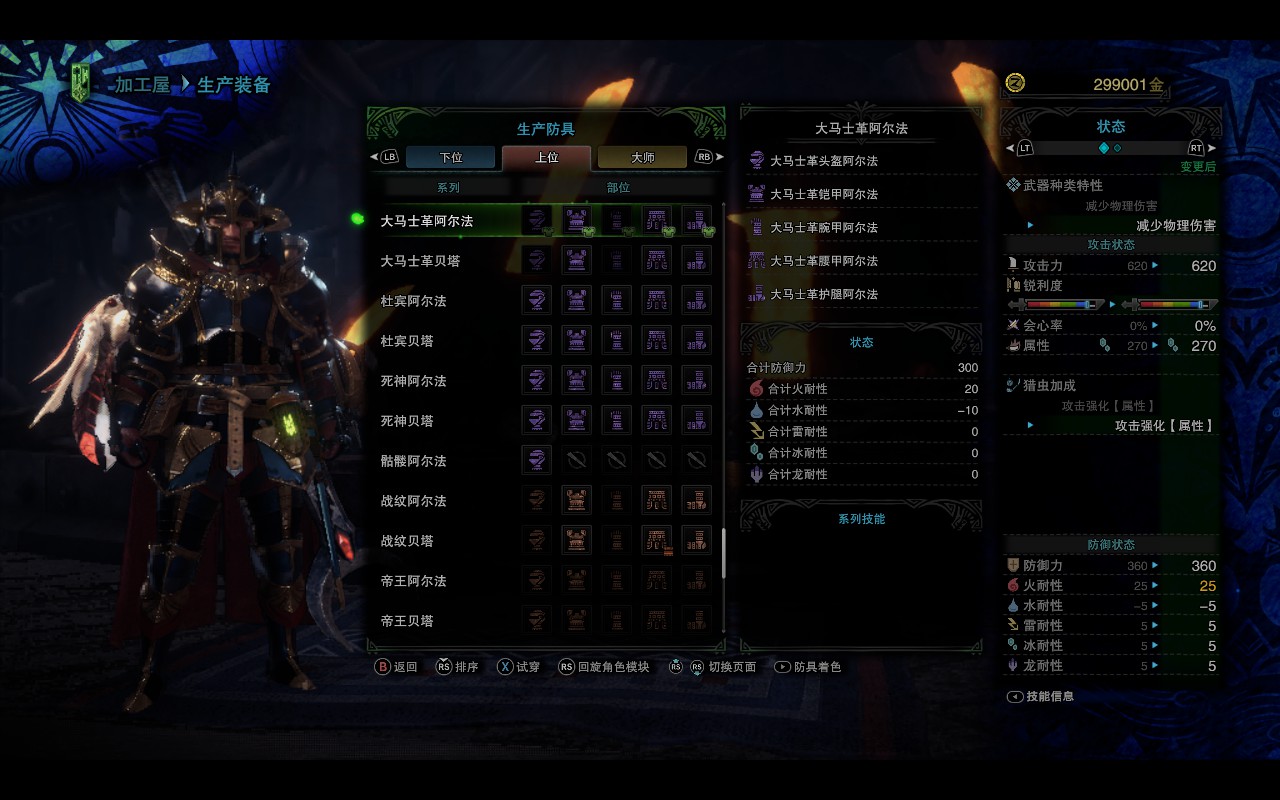Select the 战纹阿尔法 armor series
1280x800 pixels.
click(413, 501)
